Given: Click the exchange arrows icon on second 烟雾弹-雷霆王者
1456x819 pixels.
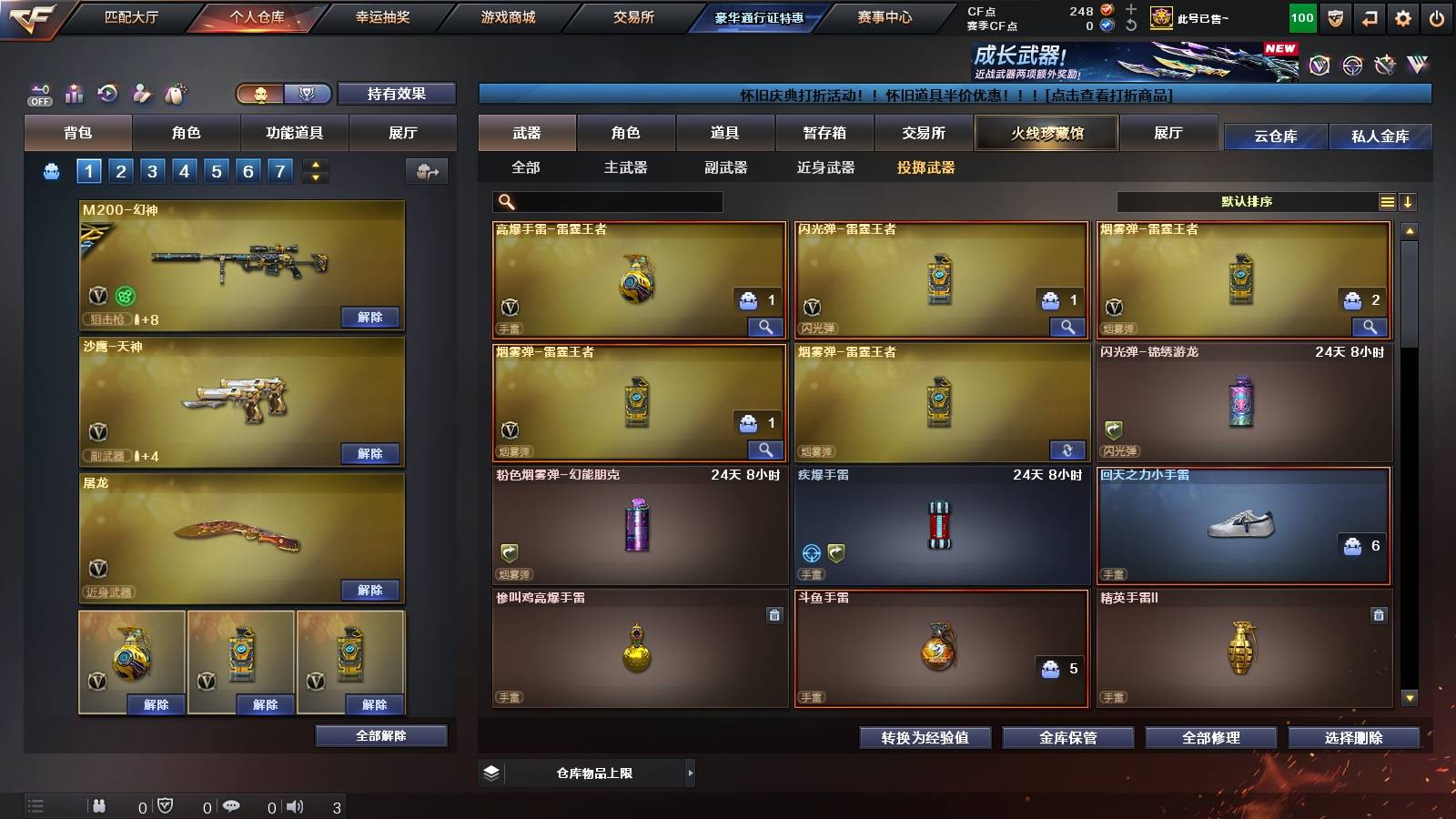Looking at the screenshot, I should click(x=1067, y=450).
